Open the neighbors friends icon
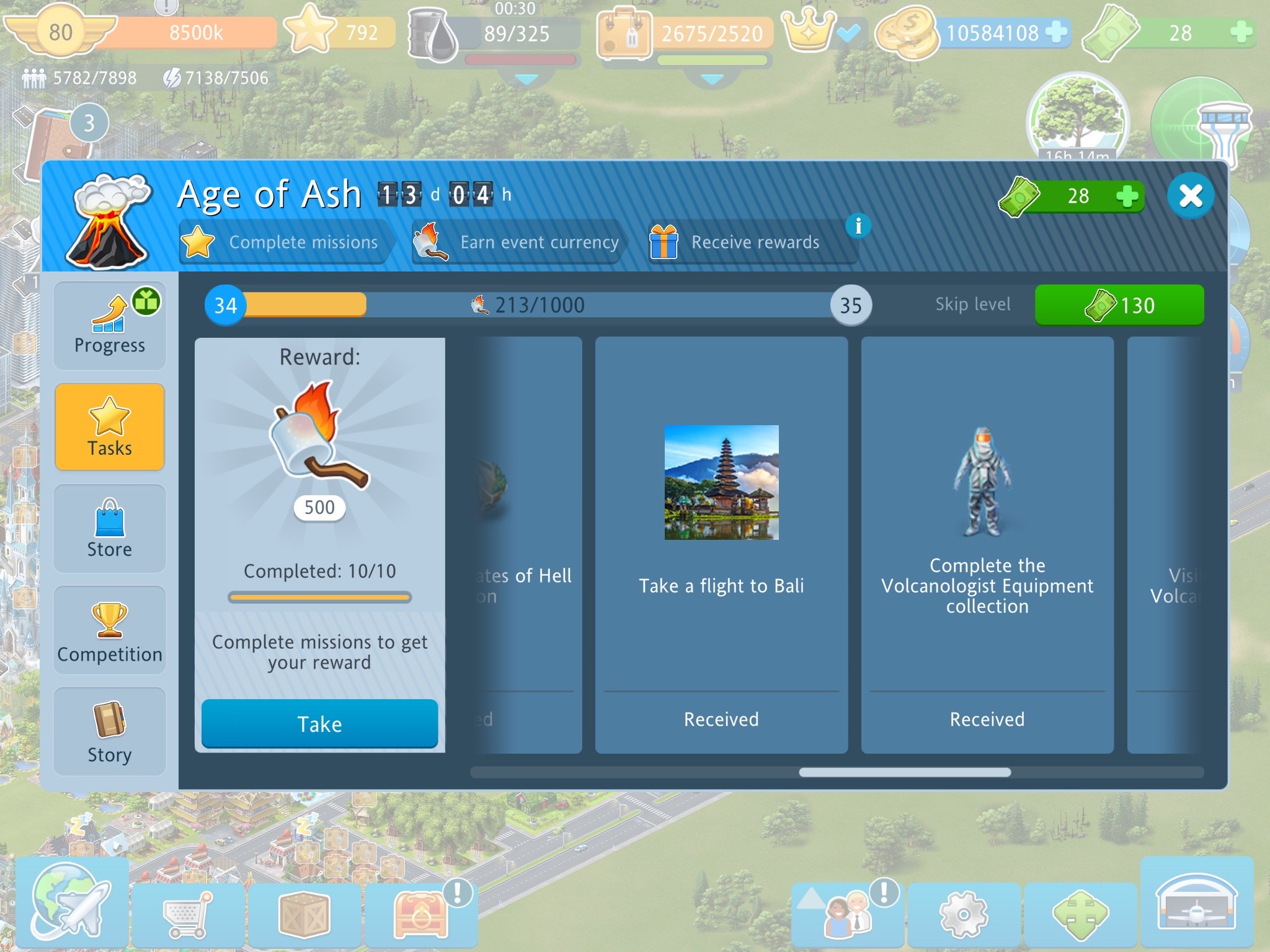The width and height of the screenshot is (1270, 952). point(846,915)
